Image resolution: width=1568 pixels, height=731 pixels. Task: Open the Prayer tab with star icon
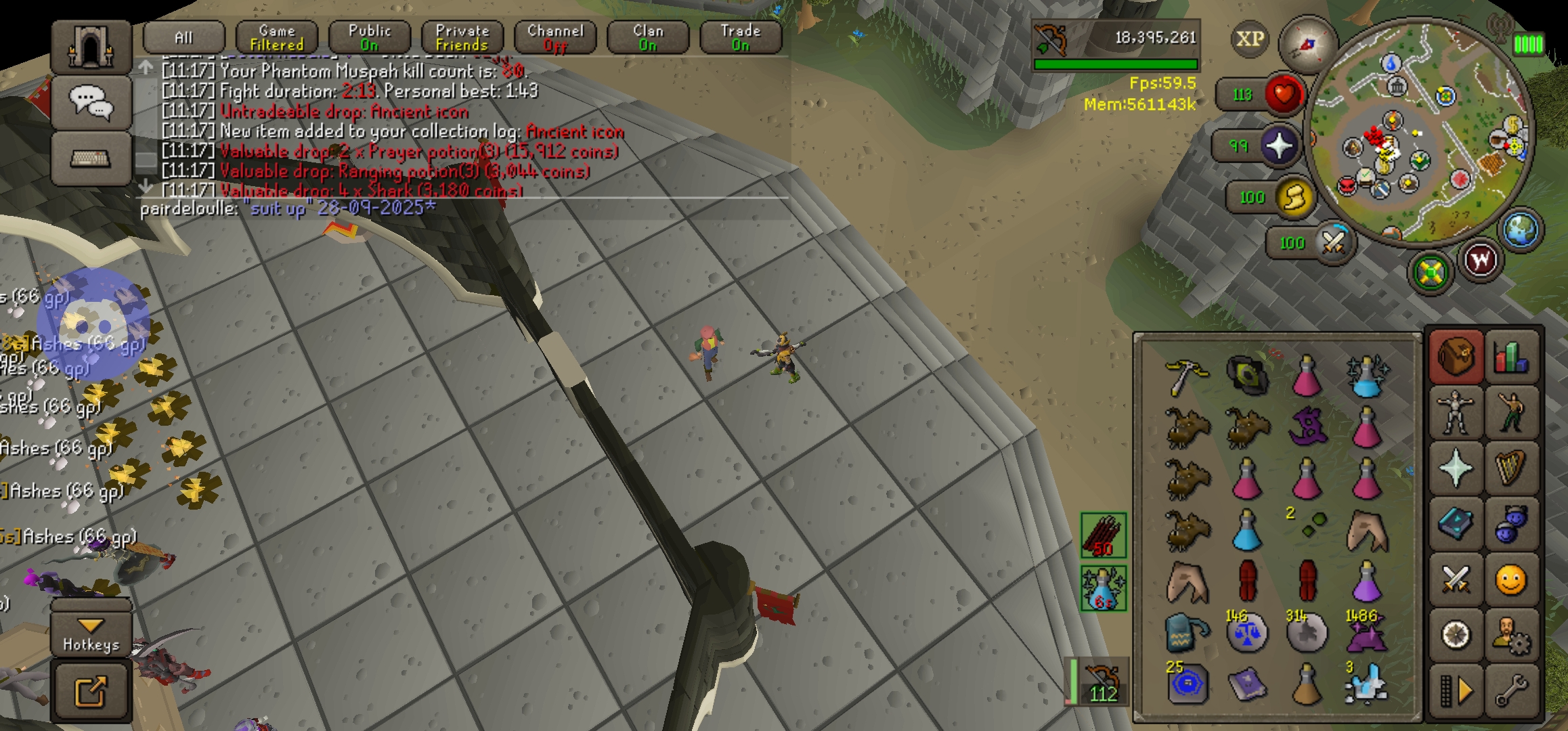1455,468
